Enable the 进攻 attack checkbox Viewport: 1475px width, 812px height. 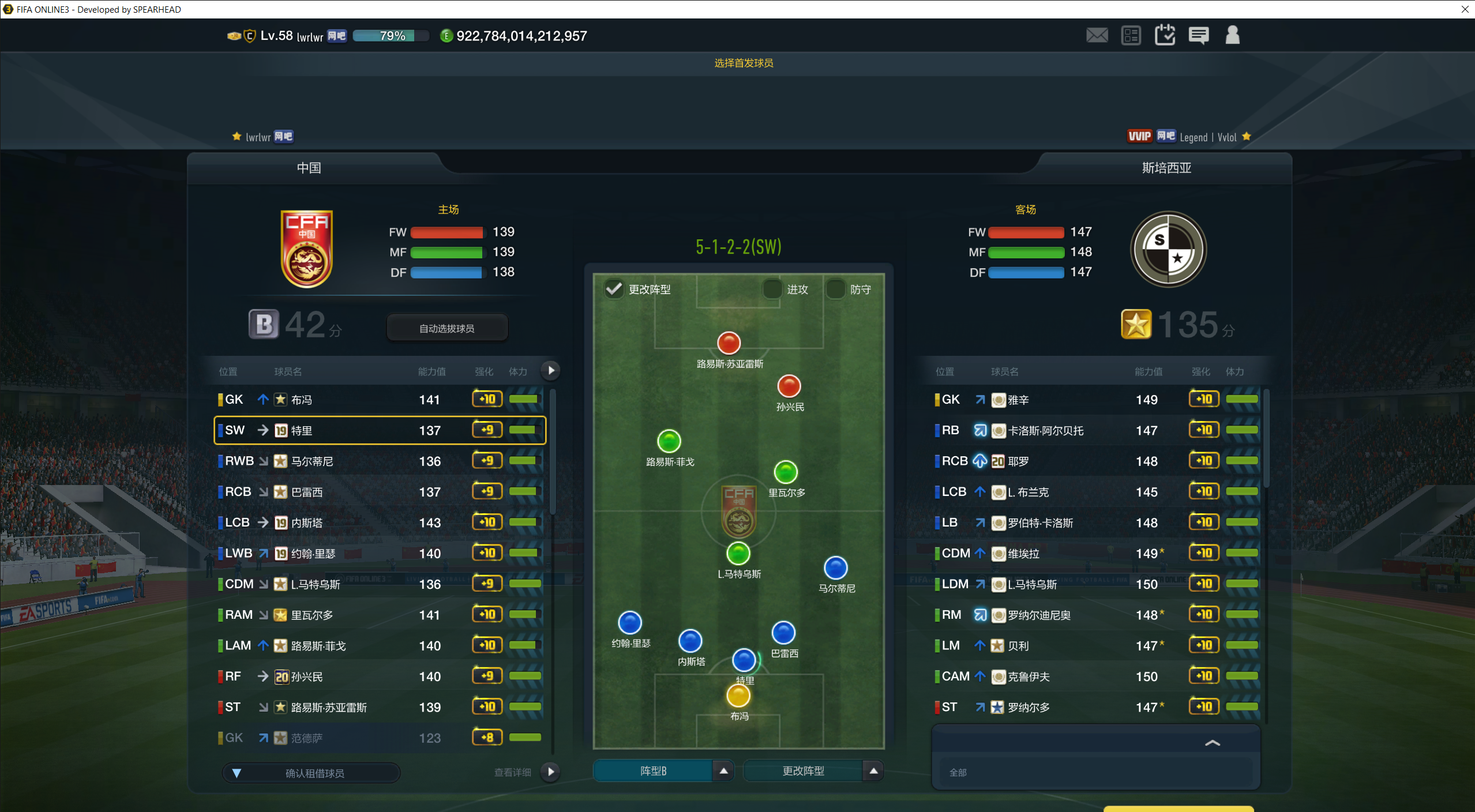click(x=772, y=289)
